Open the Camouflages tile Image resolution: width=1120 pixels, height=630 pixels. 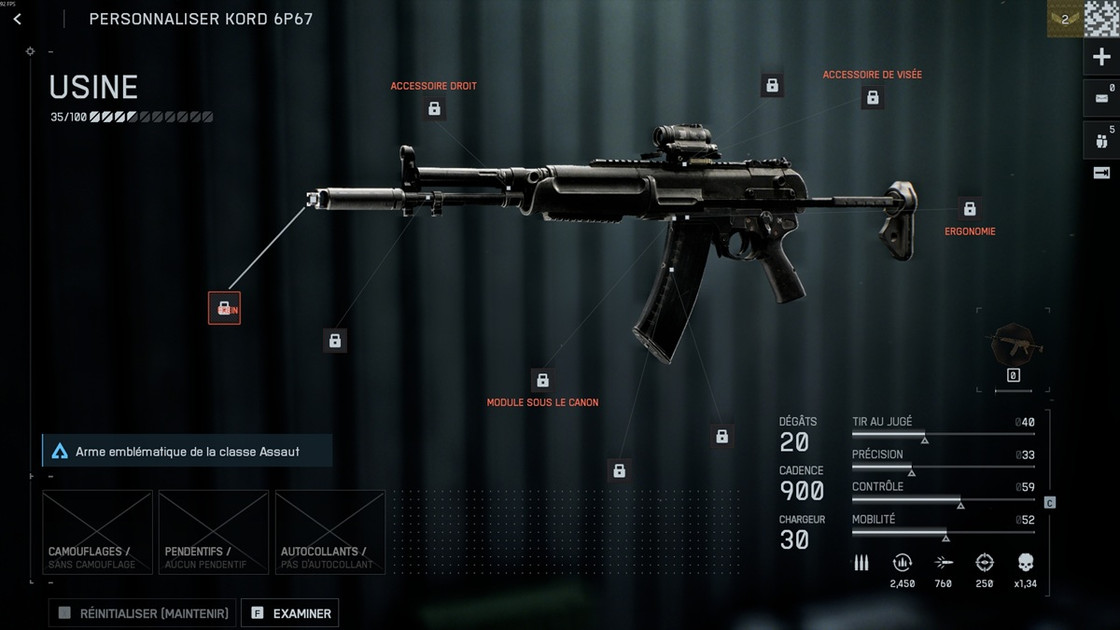pyautogui.click(x=97, y=532)
